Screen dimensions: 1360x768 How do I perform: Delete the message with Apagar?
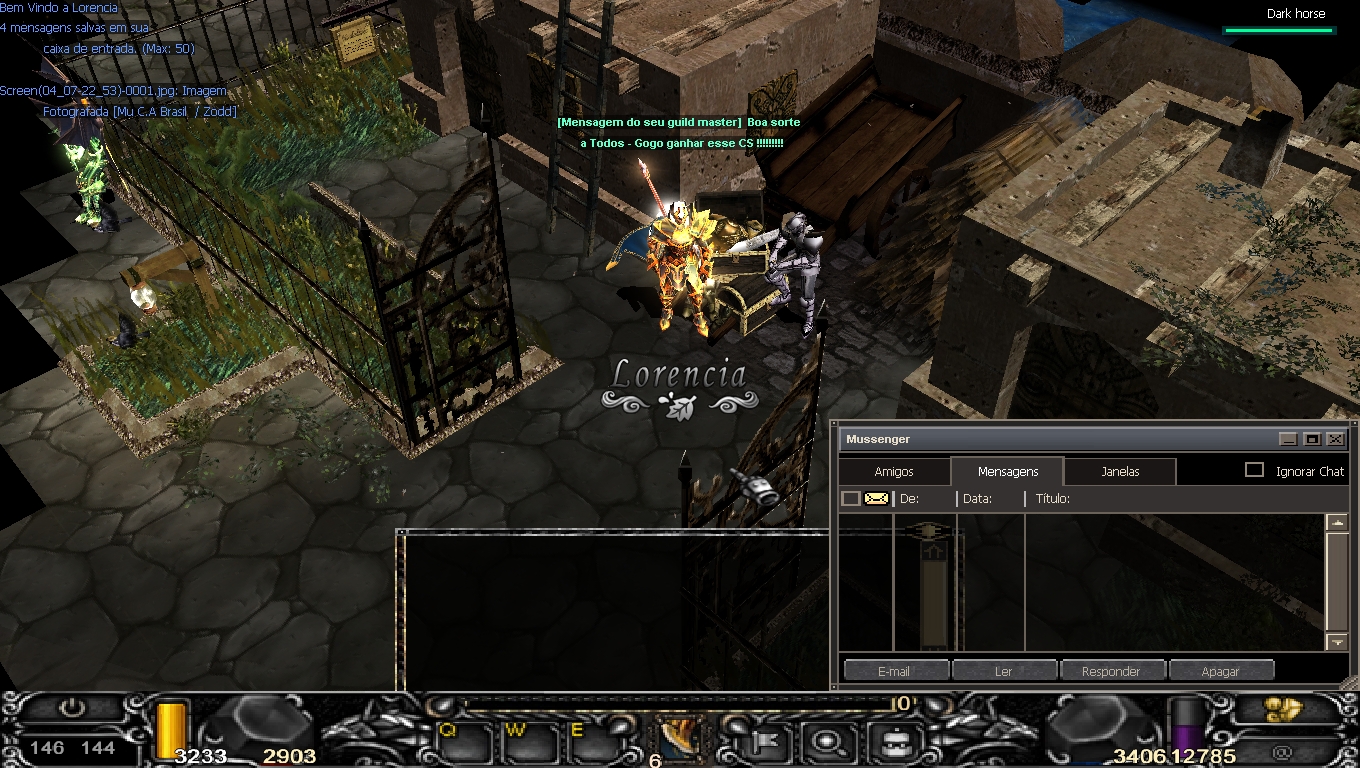[1220, 671]
